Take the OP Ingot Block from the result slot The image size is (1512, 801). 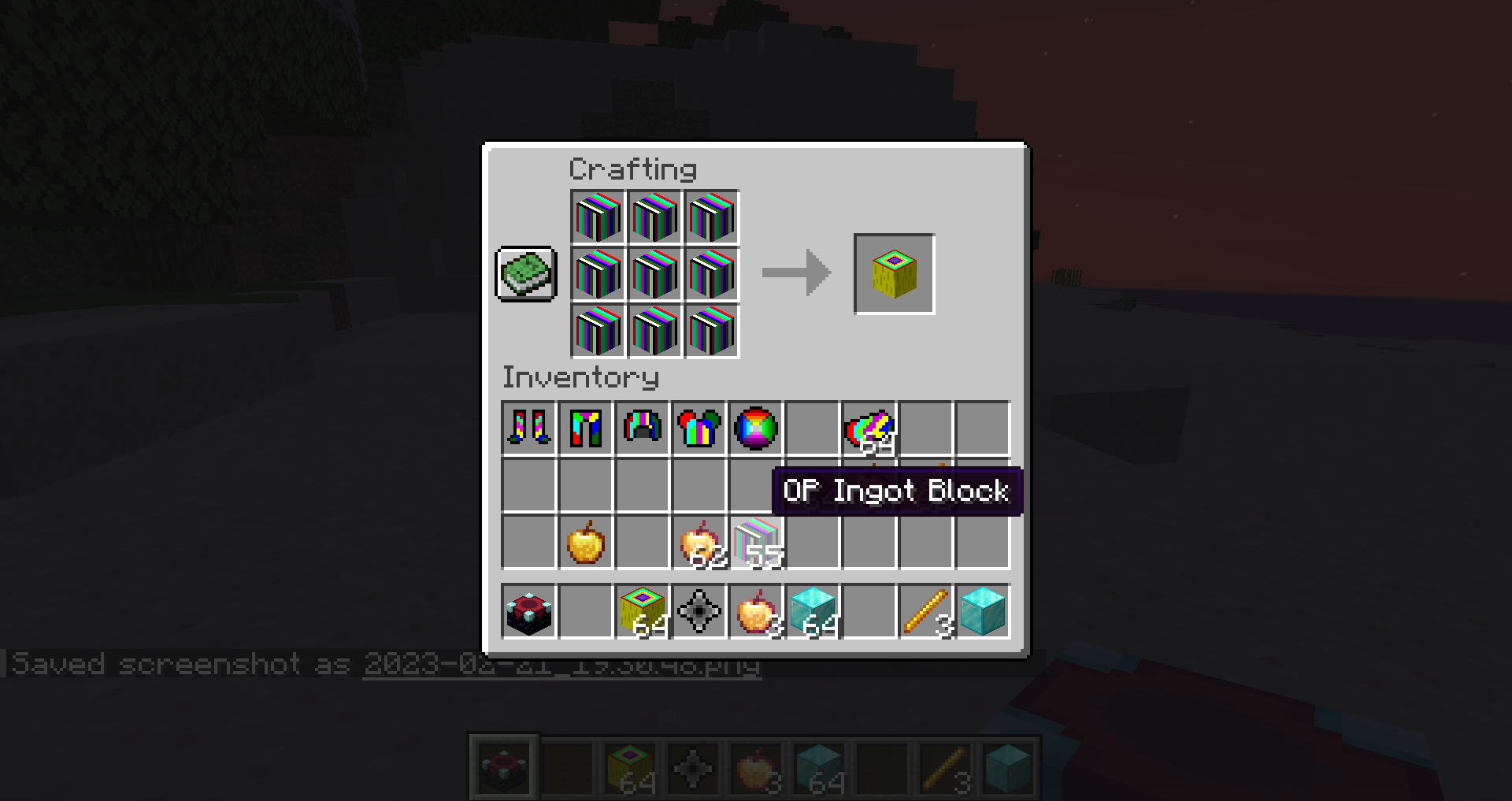[x=894, y=274]
